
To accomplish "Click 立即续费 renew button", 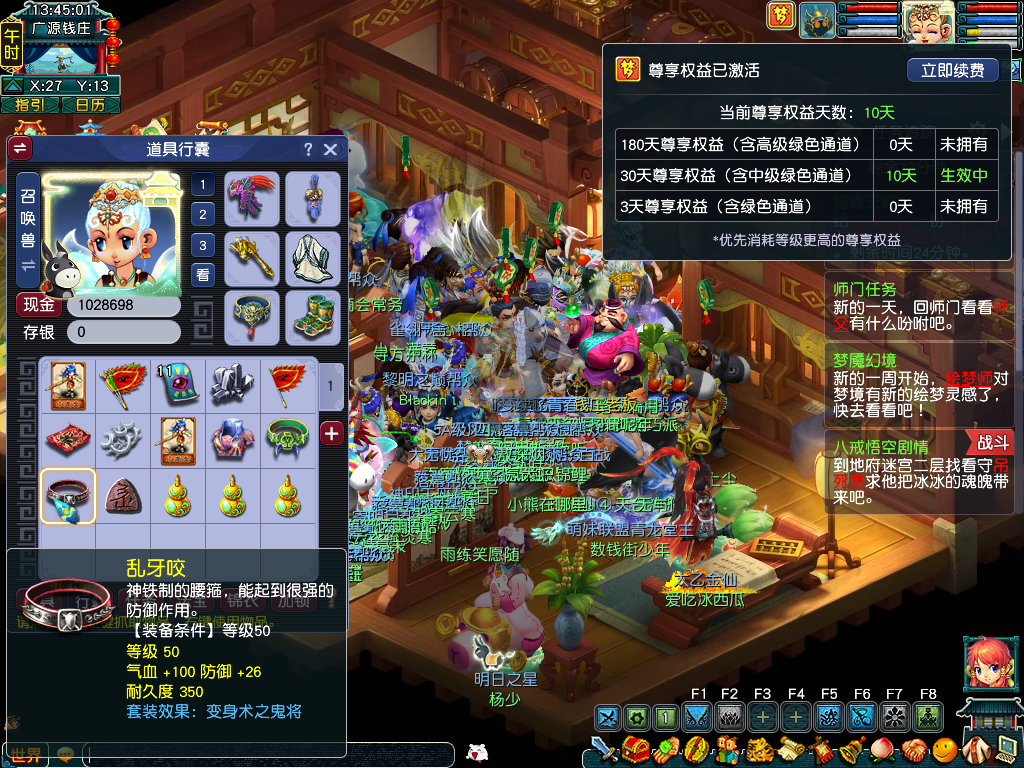I will pyautogui.click(x=953, y=70).
